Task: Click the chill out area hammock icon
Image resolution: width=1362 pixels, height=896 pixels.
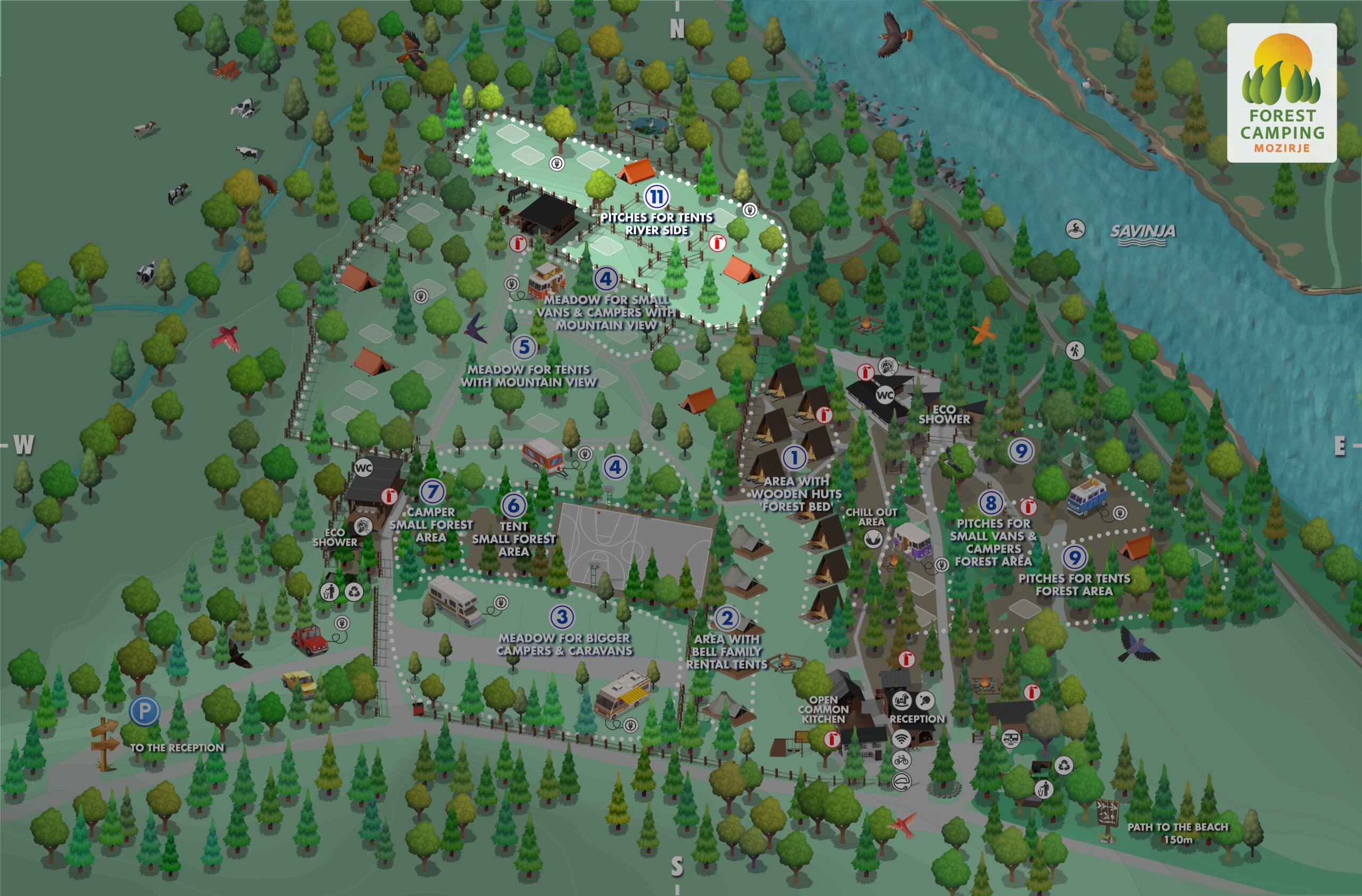Action: point(873,539)
